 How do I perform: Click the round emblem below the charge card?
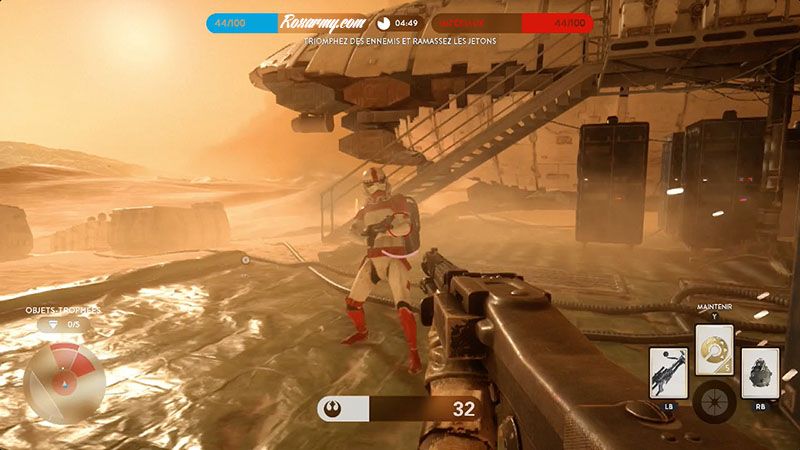tap(714, 401)
